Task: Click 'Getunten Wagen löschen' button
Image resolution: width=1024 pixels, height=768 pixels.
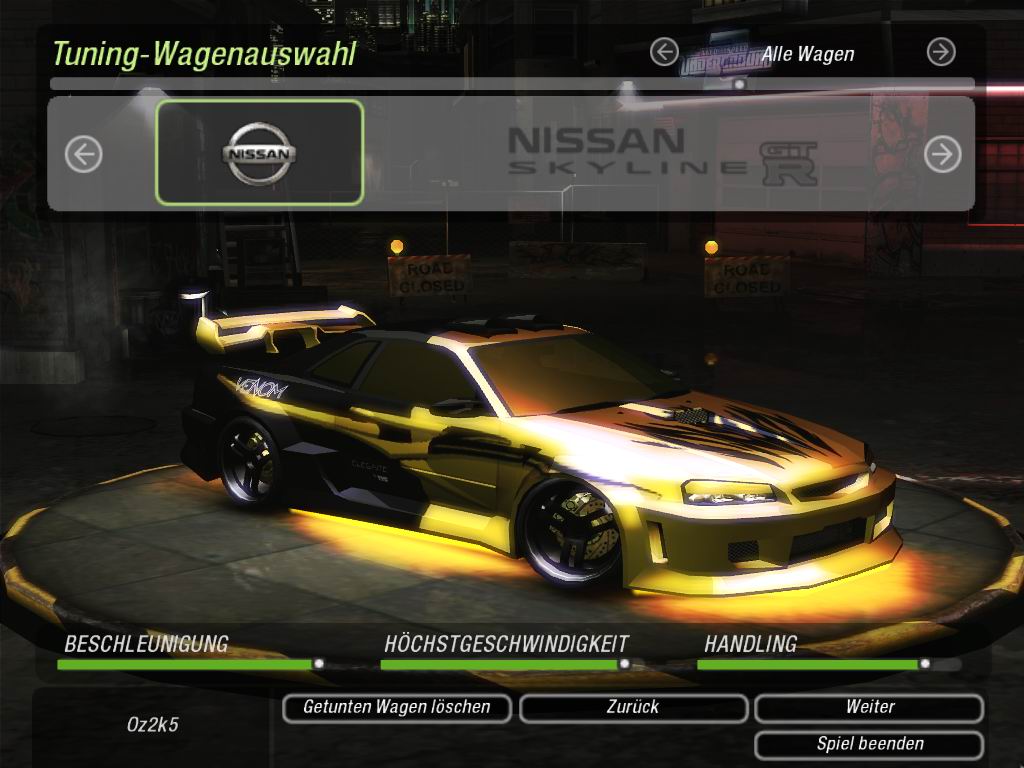Action: [397, 708]
